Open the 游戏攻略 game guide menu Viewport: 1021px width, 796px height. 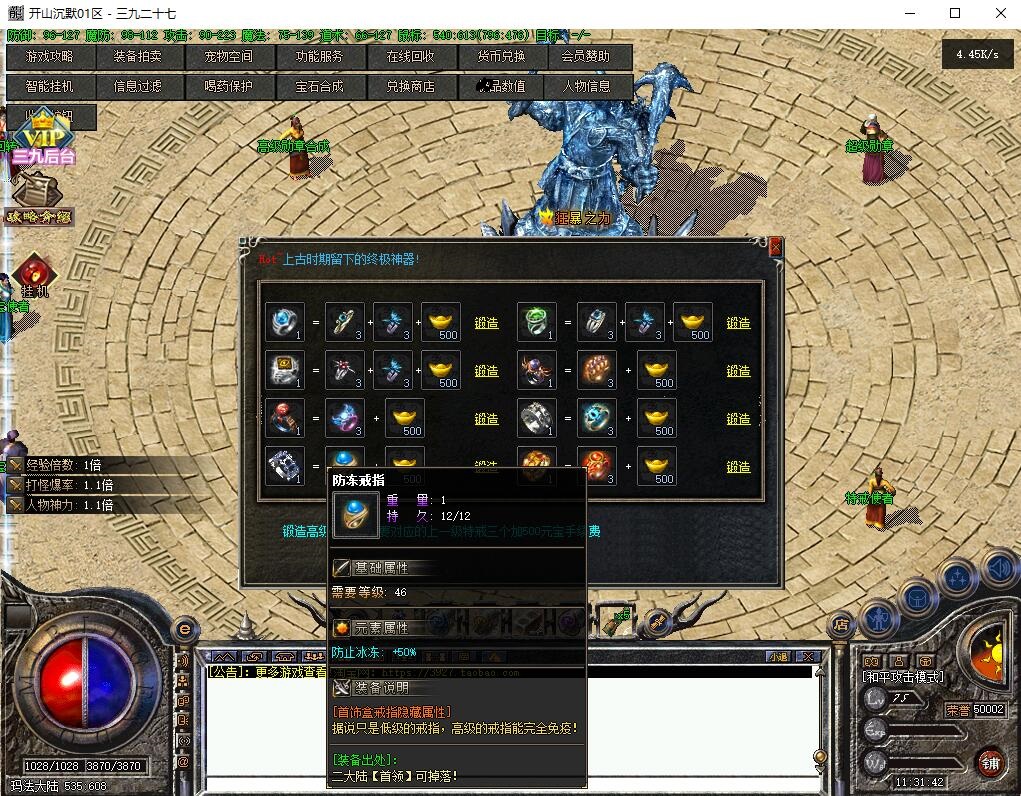click(x=50, y=57)
